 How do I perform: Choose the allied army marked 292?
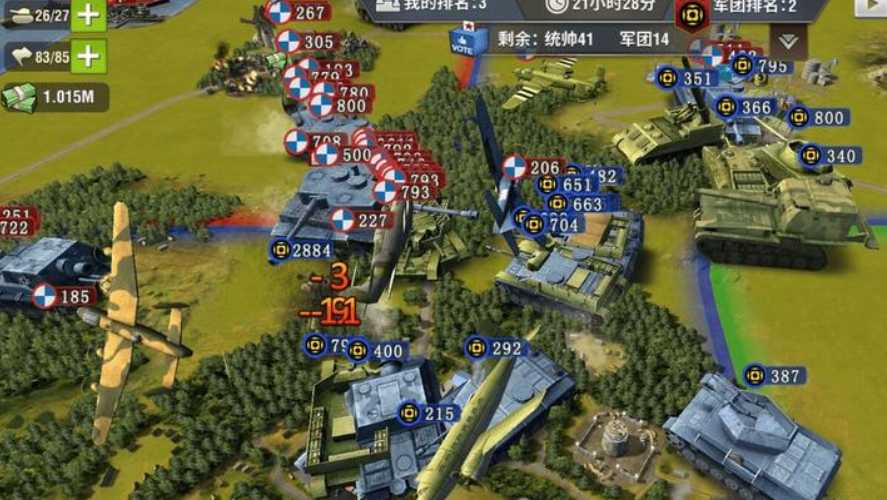(494, 348)
